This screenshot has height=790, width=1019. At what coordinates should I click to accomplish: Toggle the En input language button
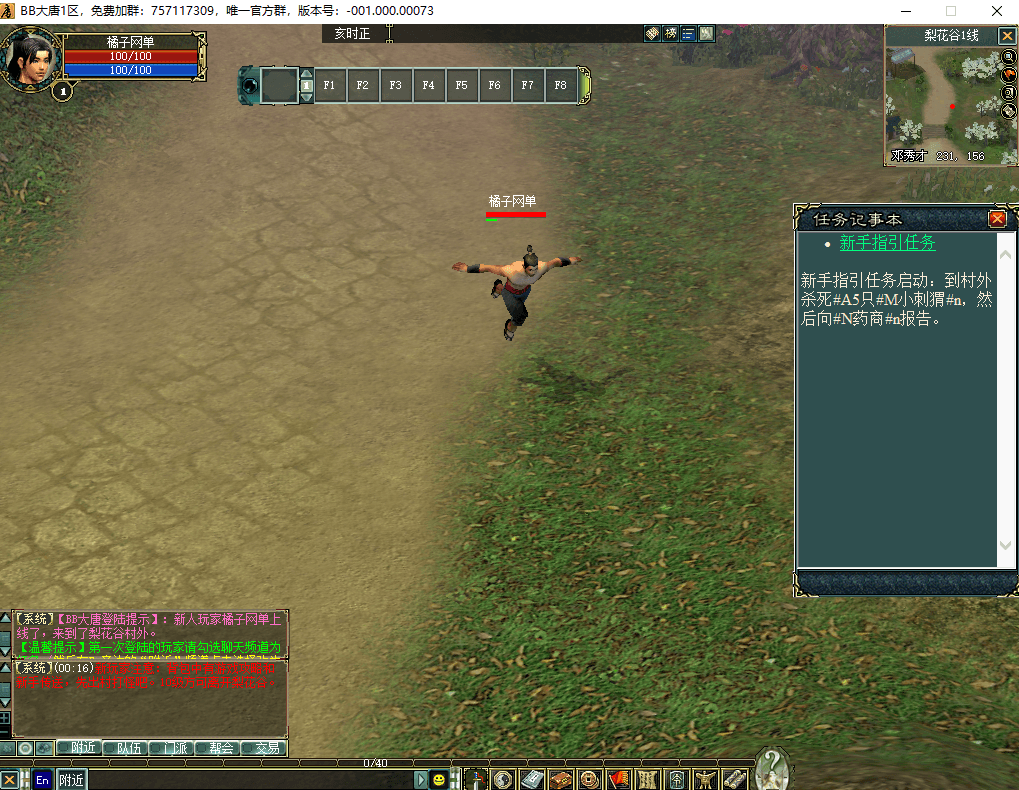click(42, 780)
